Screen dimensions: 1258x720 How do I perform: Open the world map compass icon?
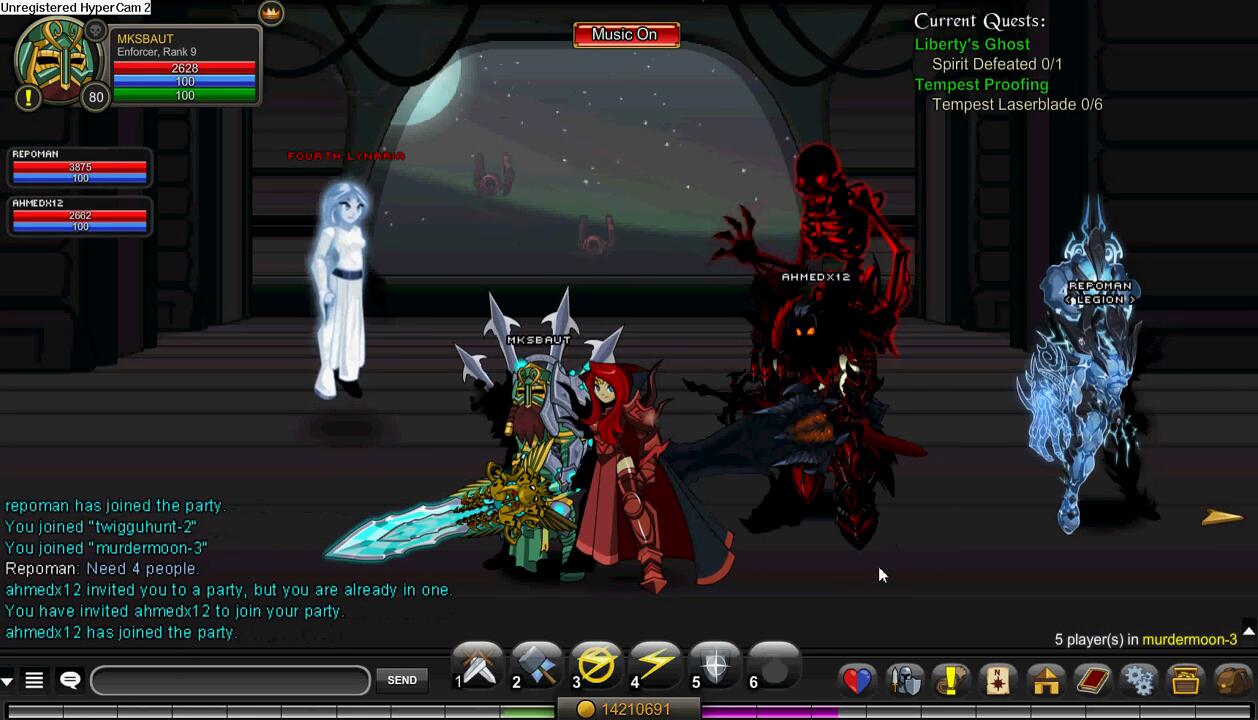click(998, 681)
